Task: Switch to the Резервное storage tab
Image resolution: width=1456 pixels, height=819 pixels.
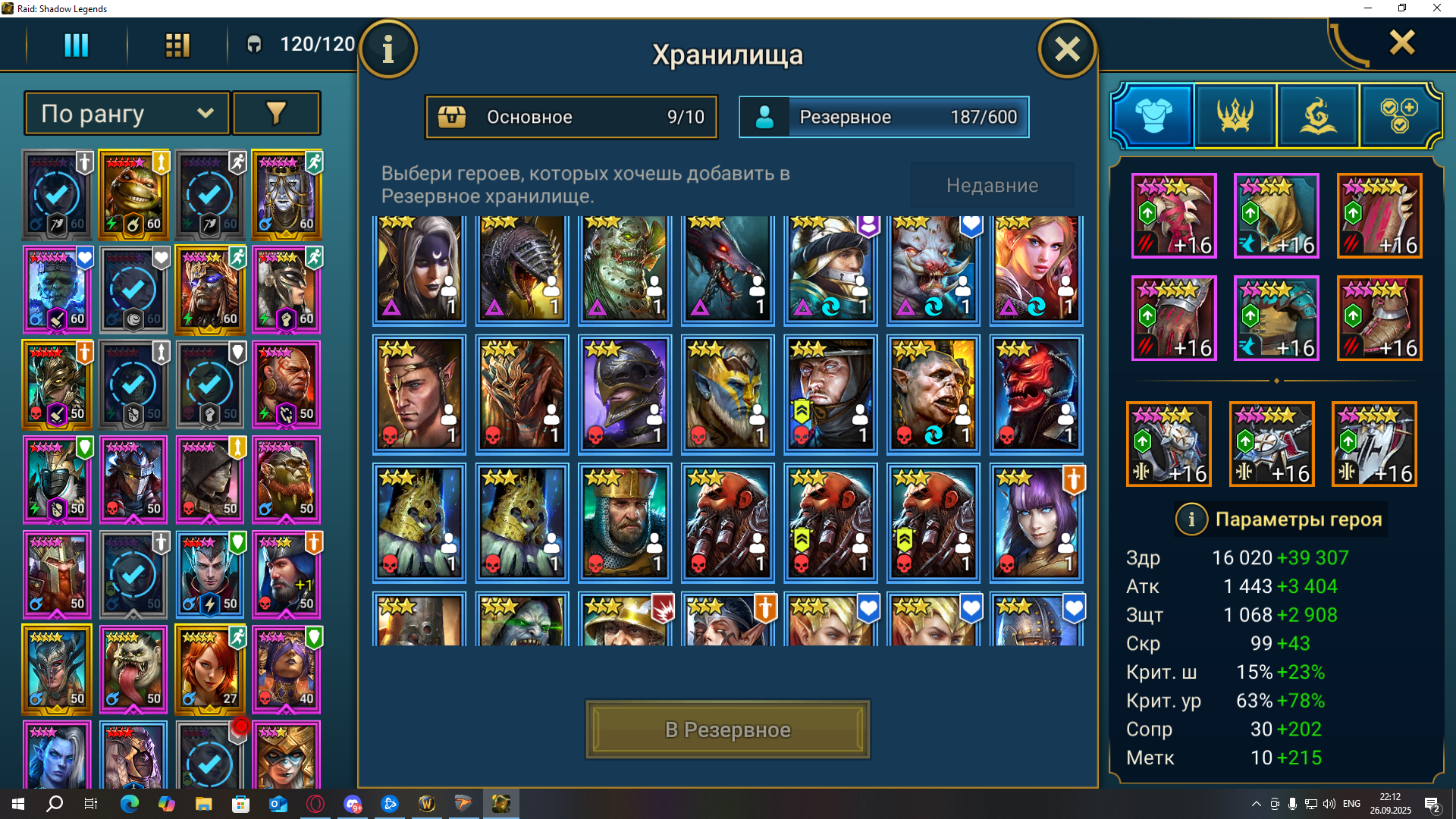Action: (x=884, y=117)
